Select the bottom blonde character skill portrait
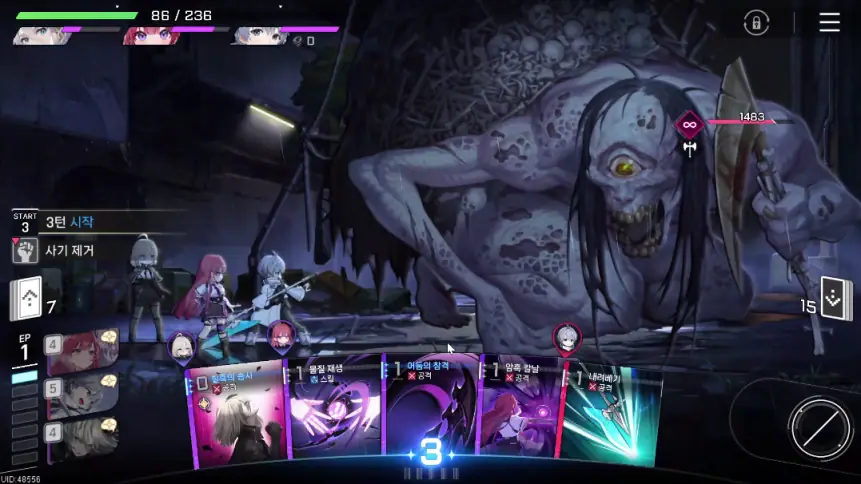The width and height of the screenshot is (861, 484). [82, 438]
